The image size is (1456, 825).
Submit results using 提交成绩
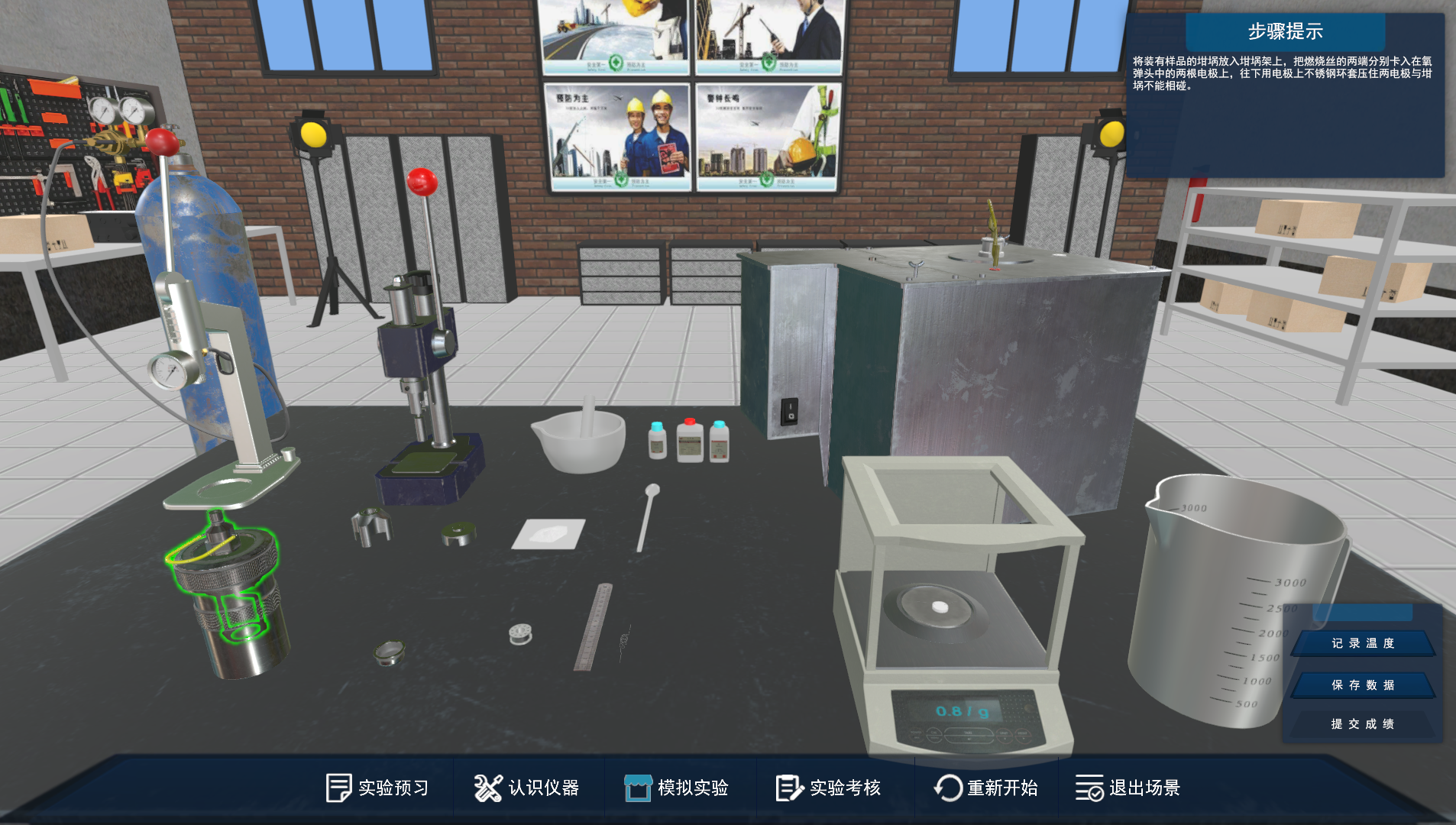click(x=1363, y=723)
